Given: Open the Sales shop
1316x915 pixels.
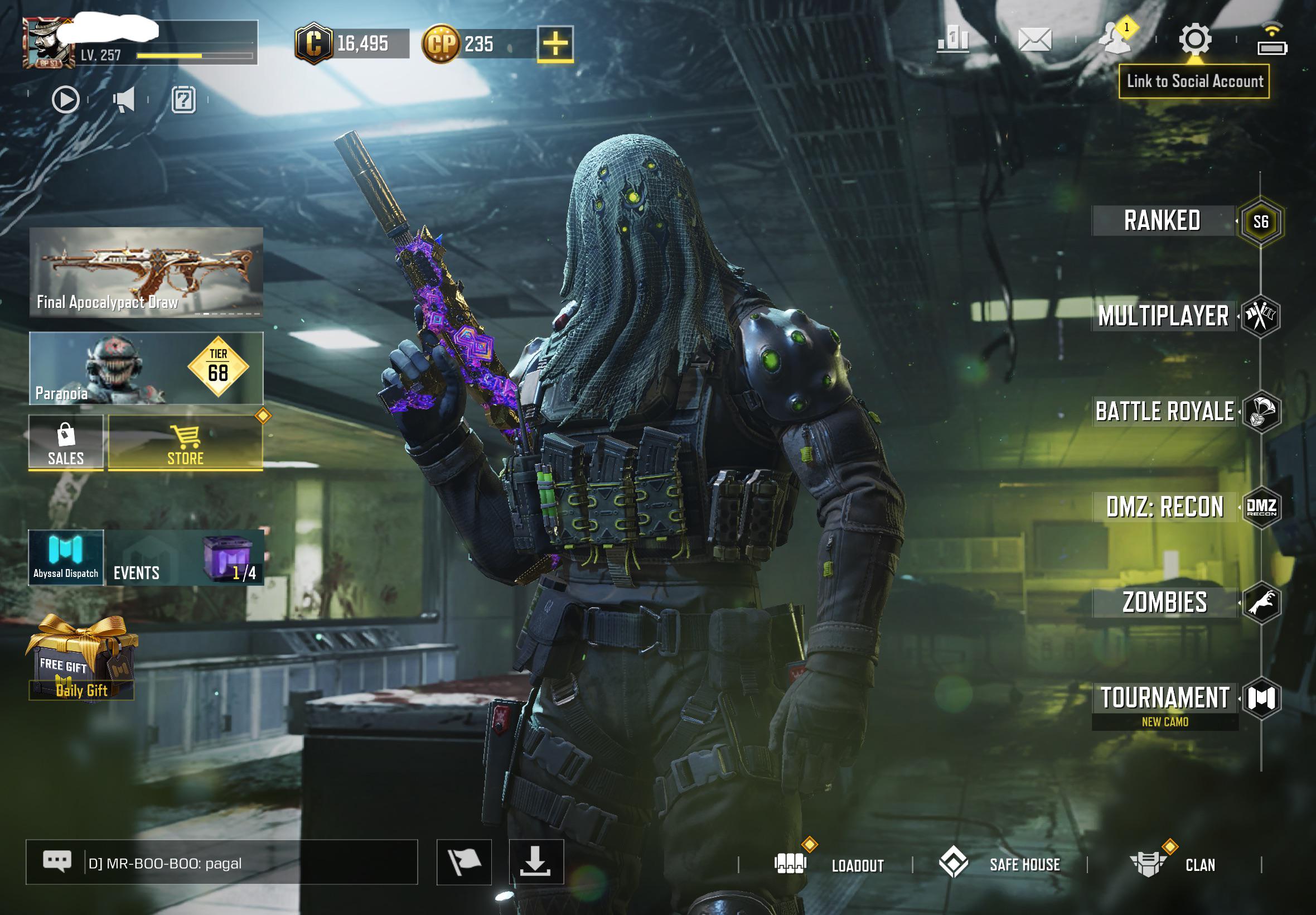Looking at the screenshot, I should point(66,443).
